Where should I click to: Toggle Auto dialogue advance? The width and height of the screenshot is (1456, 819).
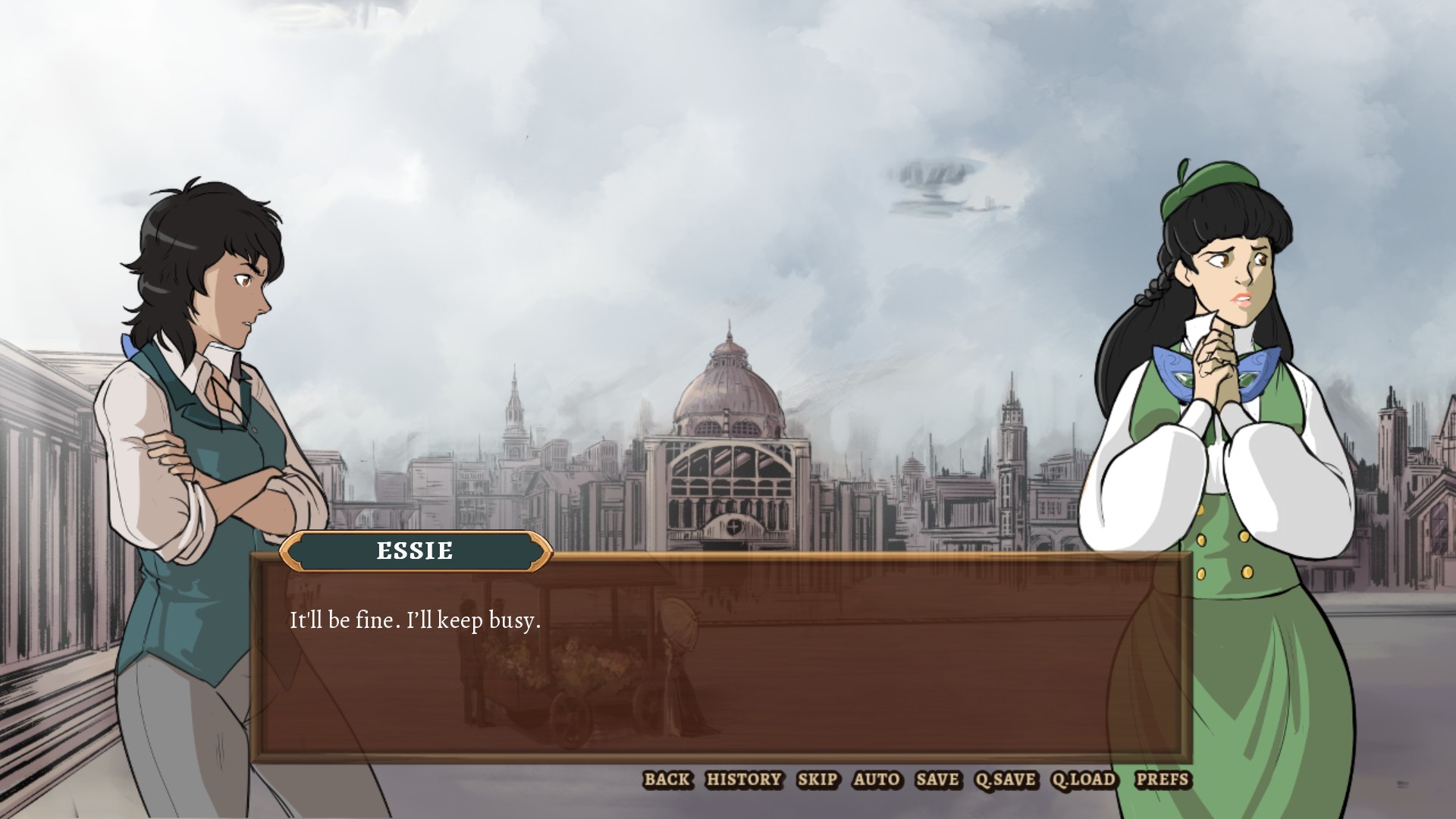[x=877, y=780]
